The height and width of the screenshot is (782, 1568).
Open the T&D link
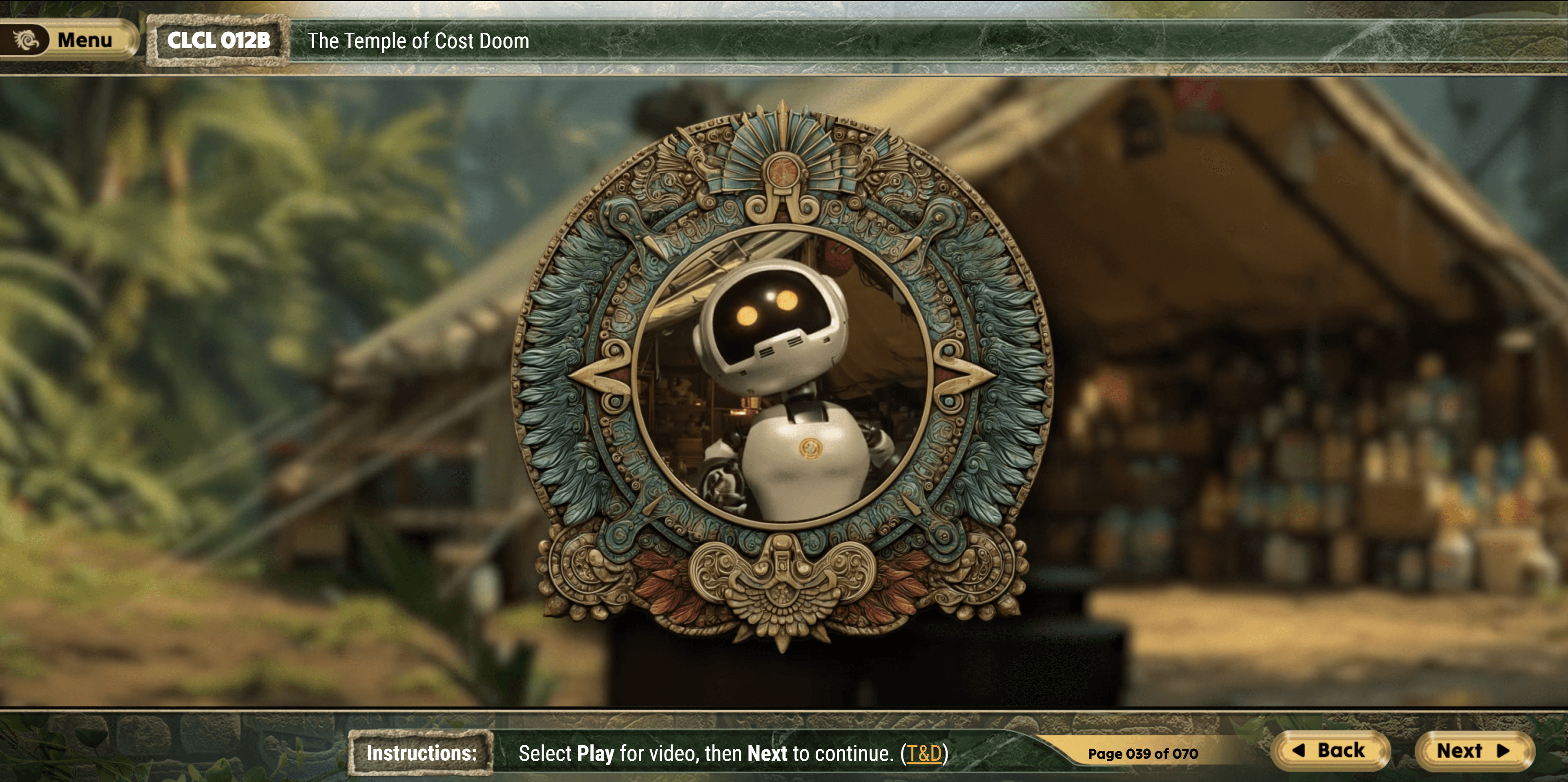pos(924,753)
